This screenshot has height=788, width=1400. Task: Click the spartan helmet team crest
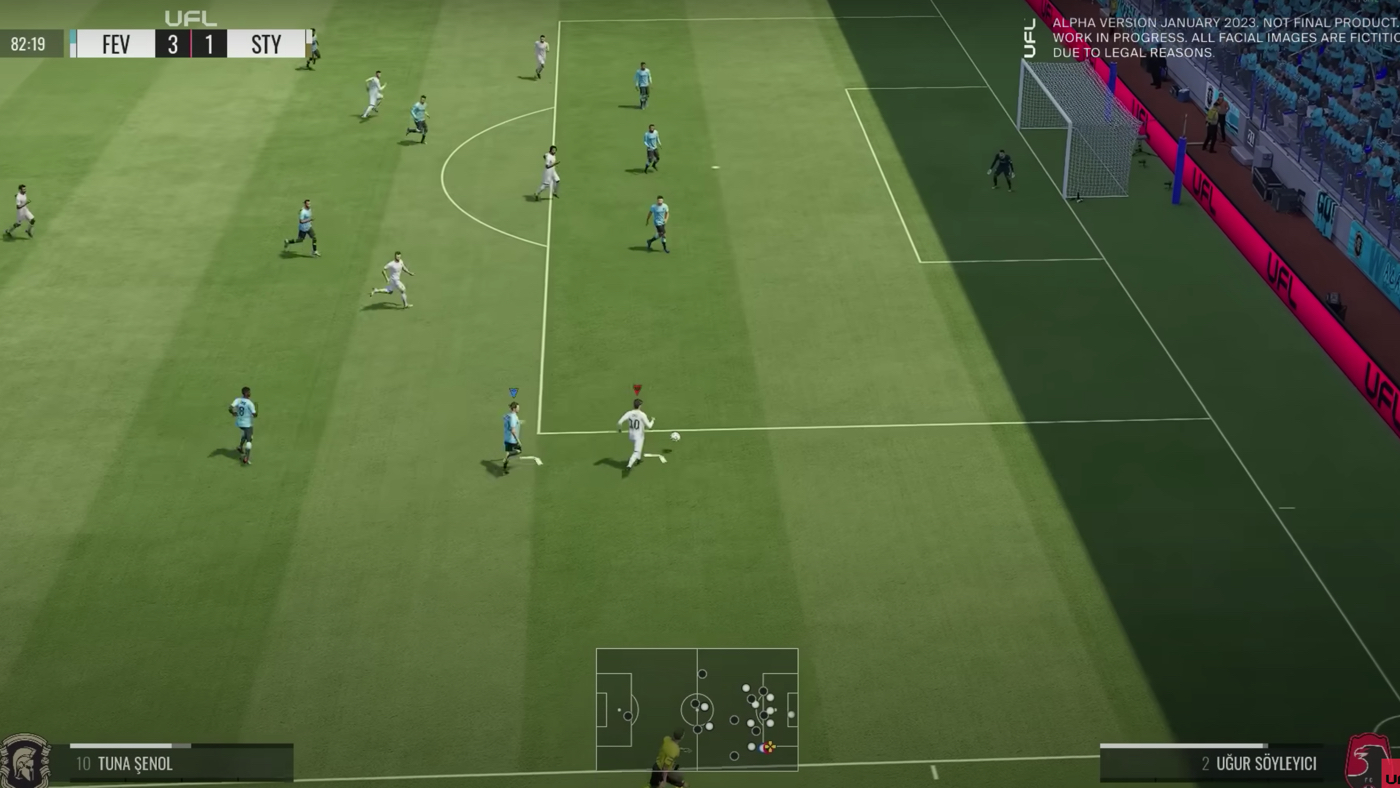tap(24, 762)
